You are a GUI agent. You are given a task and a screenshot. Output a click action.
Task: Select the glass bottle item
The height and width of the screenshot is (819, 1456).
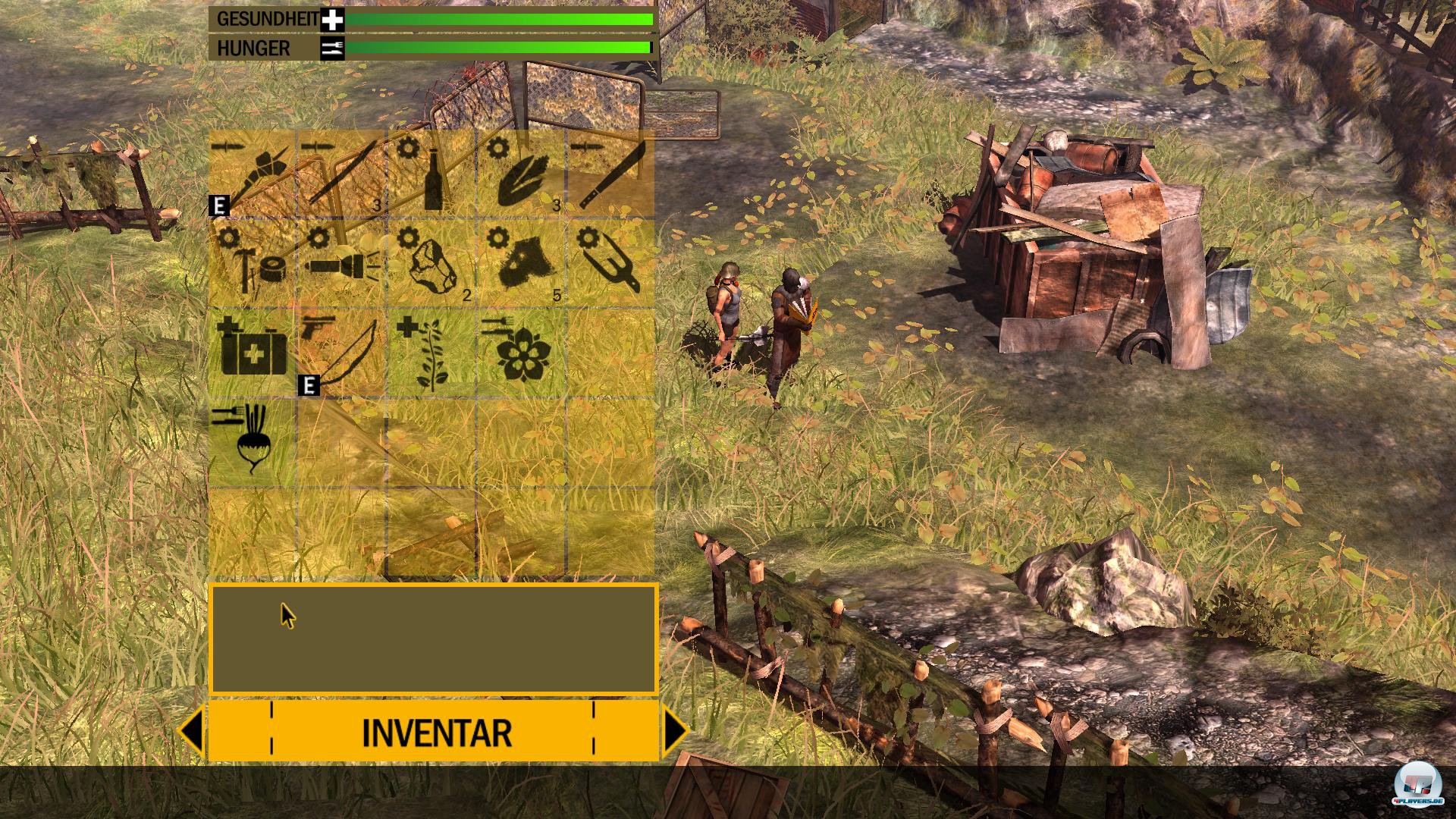point(431,174)
